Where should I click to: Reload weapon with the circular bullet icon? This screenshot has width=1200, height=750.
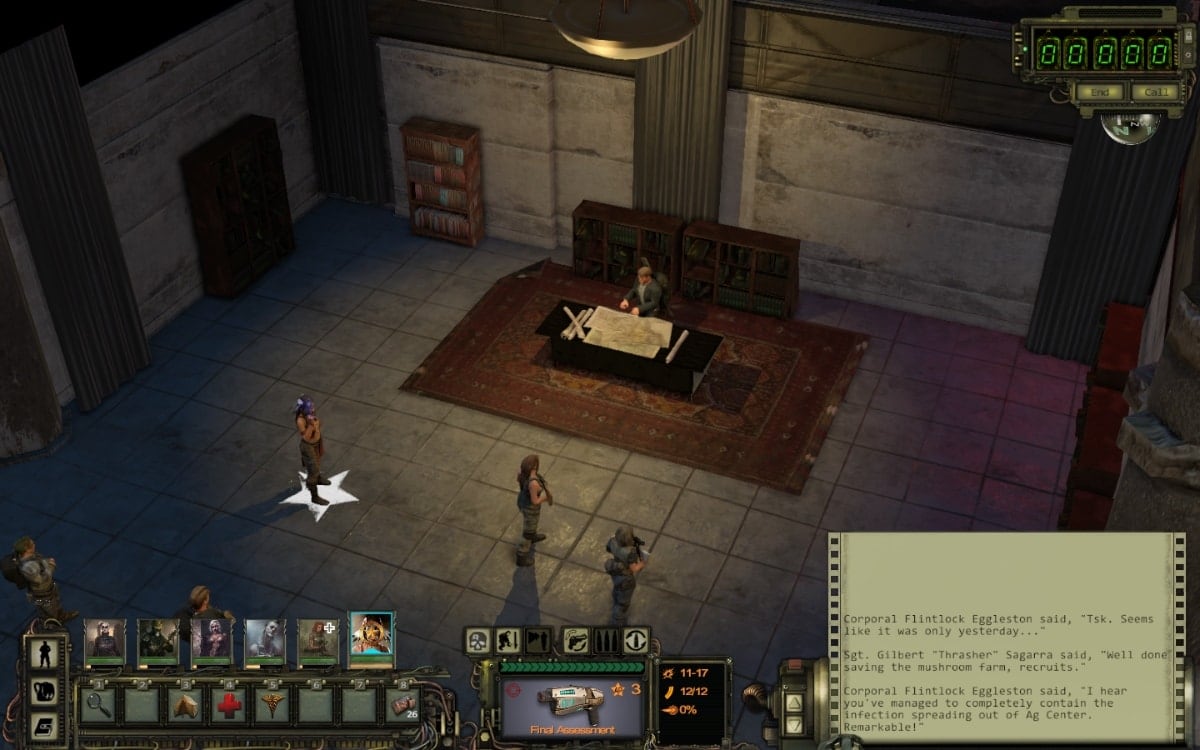click(635, 641)
